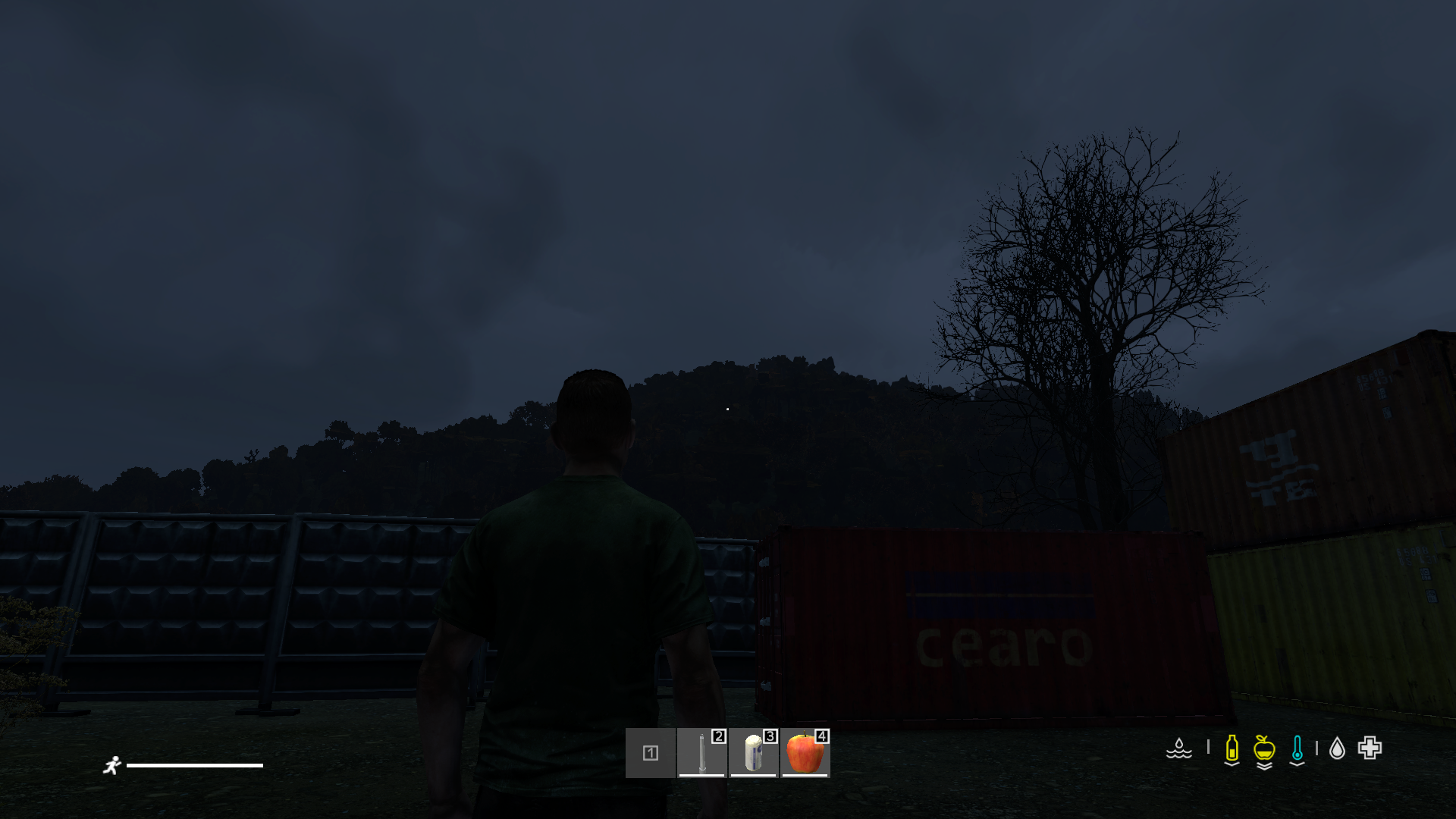Click the yellow hydration bottle status icon
The image size is (1456, 819).
click(1232, 747)
